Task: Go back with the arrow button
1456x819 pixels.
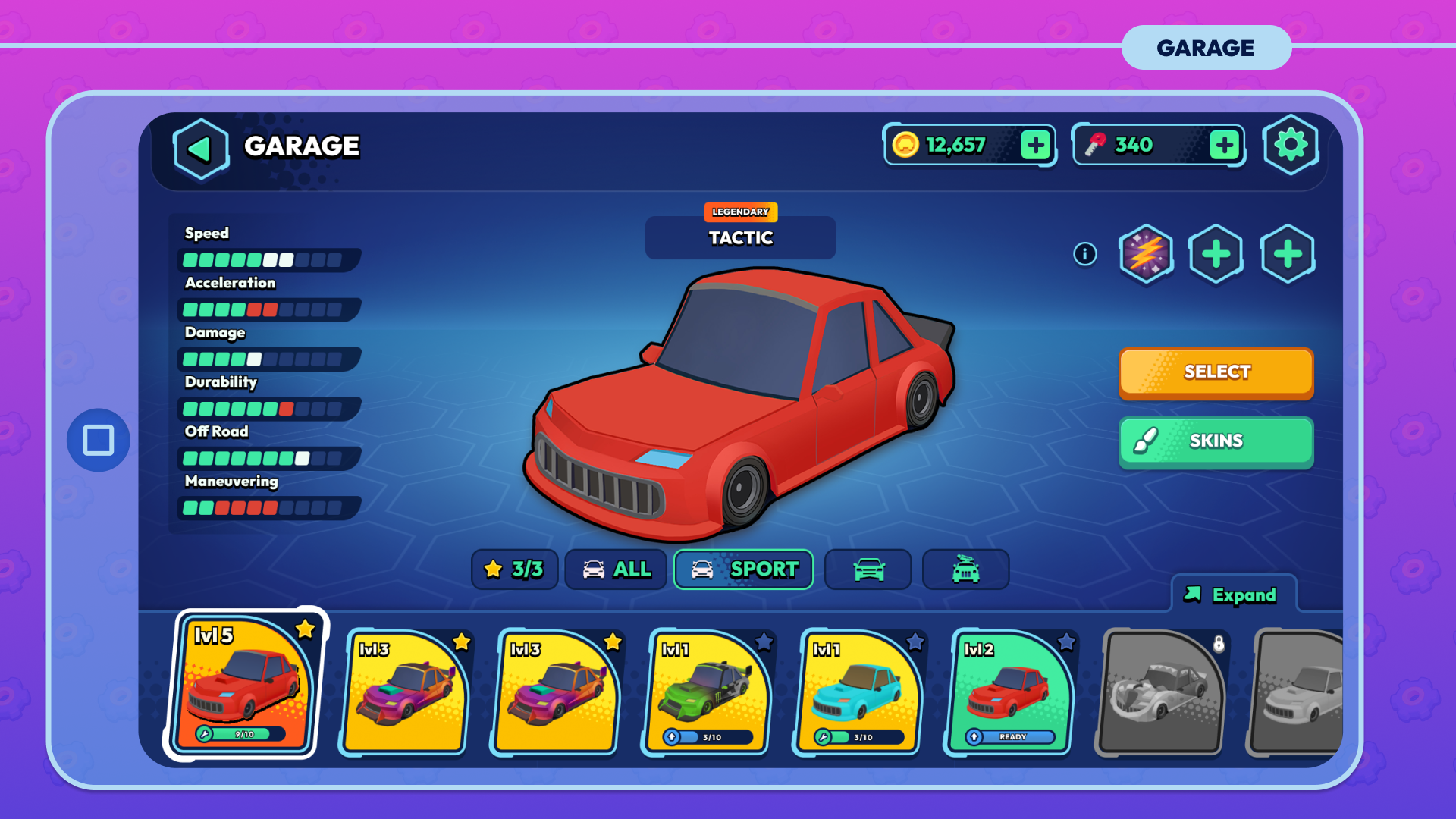Action: click(200, 149)
